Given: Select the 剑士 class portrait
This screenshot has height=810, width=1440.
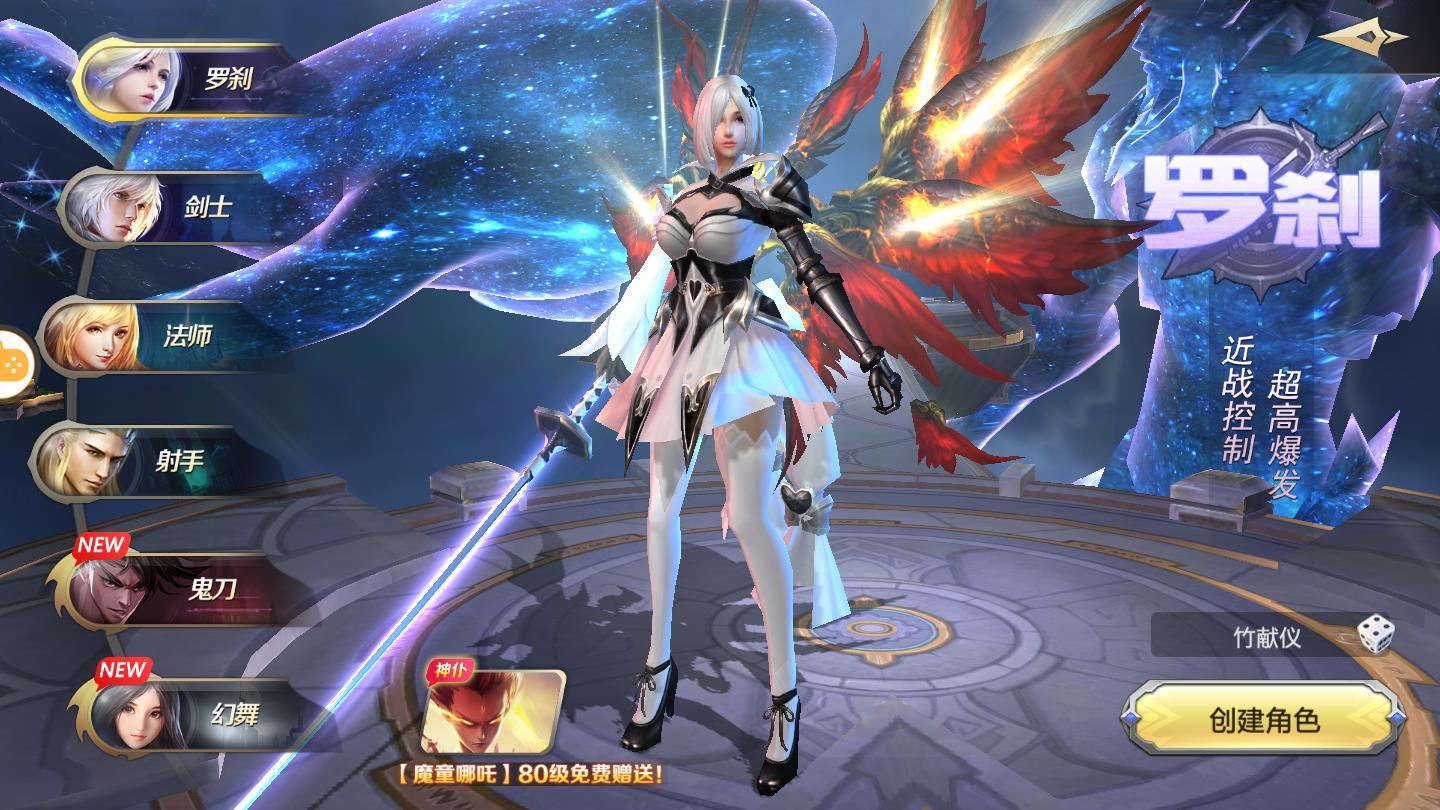Looking at the screenshot, I should click(110, 210).
